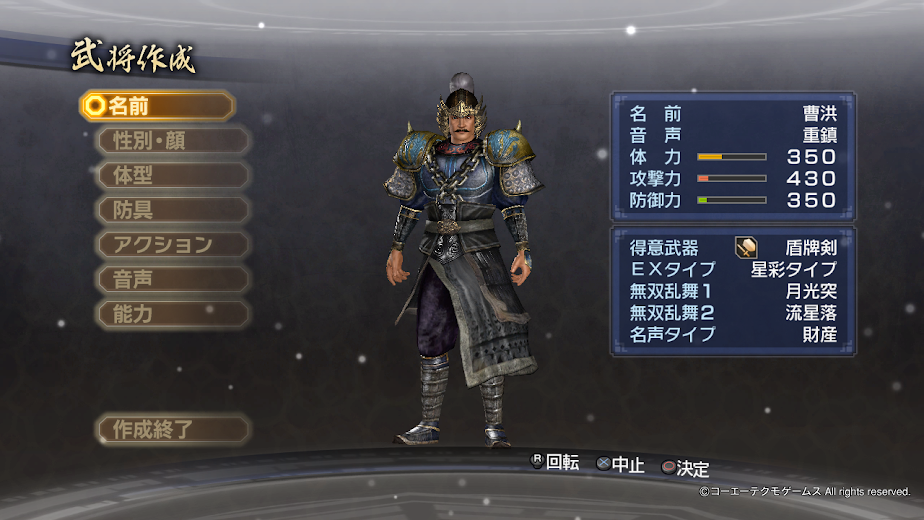Screen dimensions: 924x520
Task: Click 作成終了 to finish character creation
Action: 172,430
